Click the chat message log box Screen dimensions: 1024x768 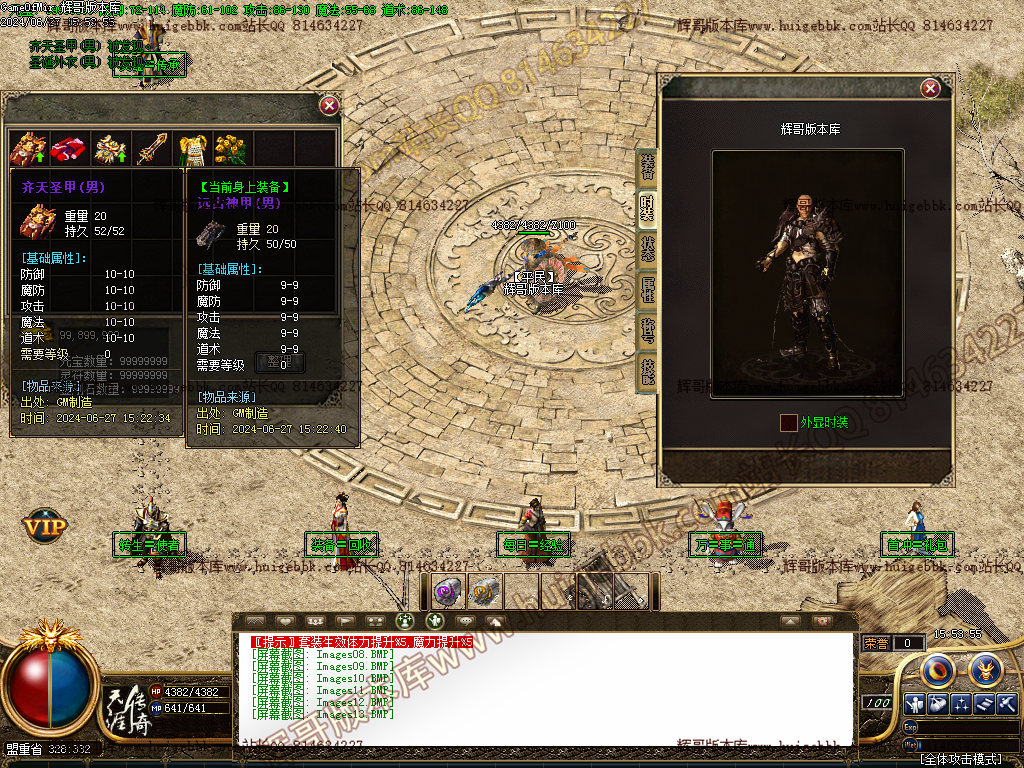545,688
